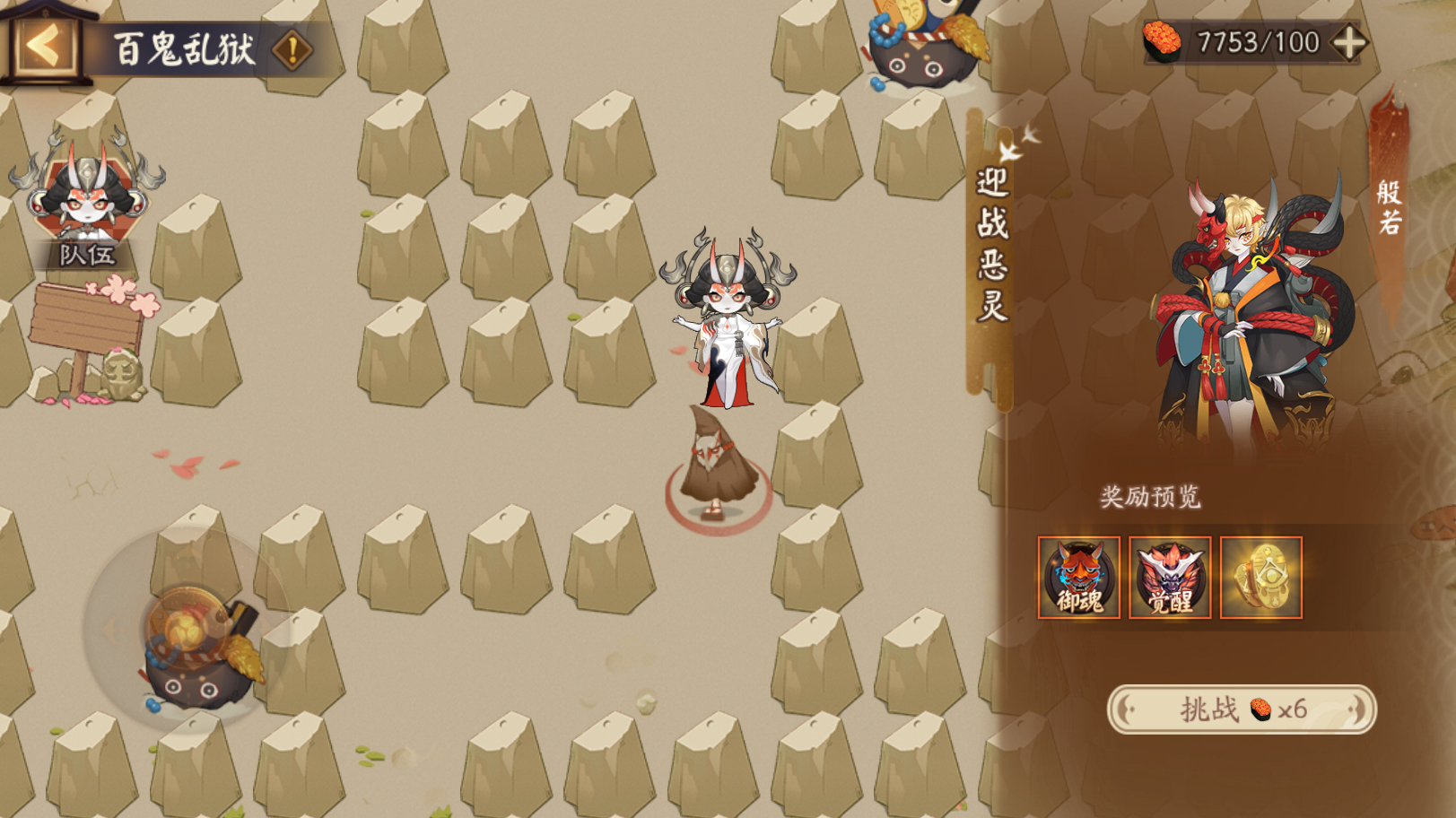Screen dimensions: 1456x818
Task: Go back using the arrow button
Action: 43,45
